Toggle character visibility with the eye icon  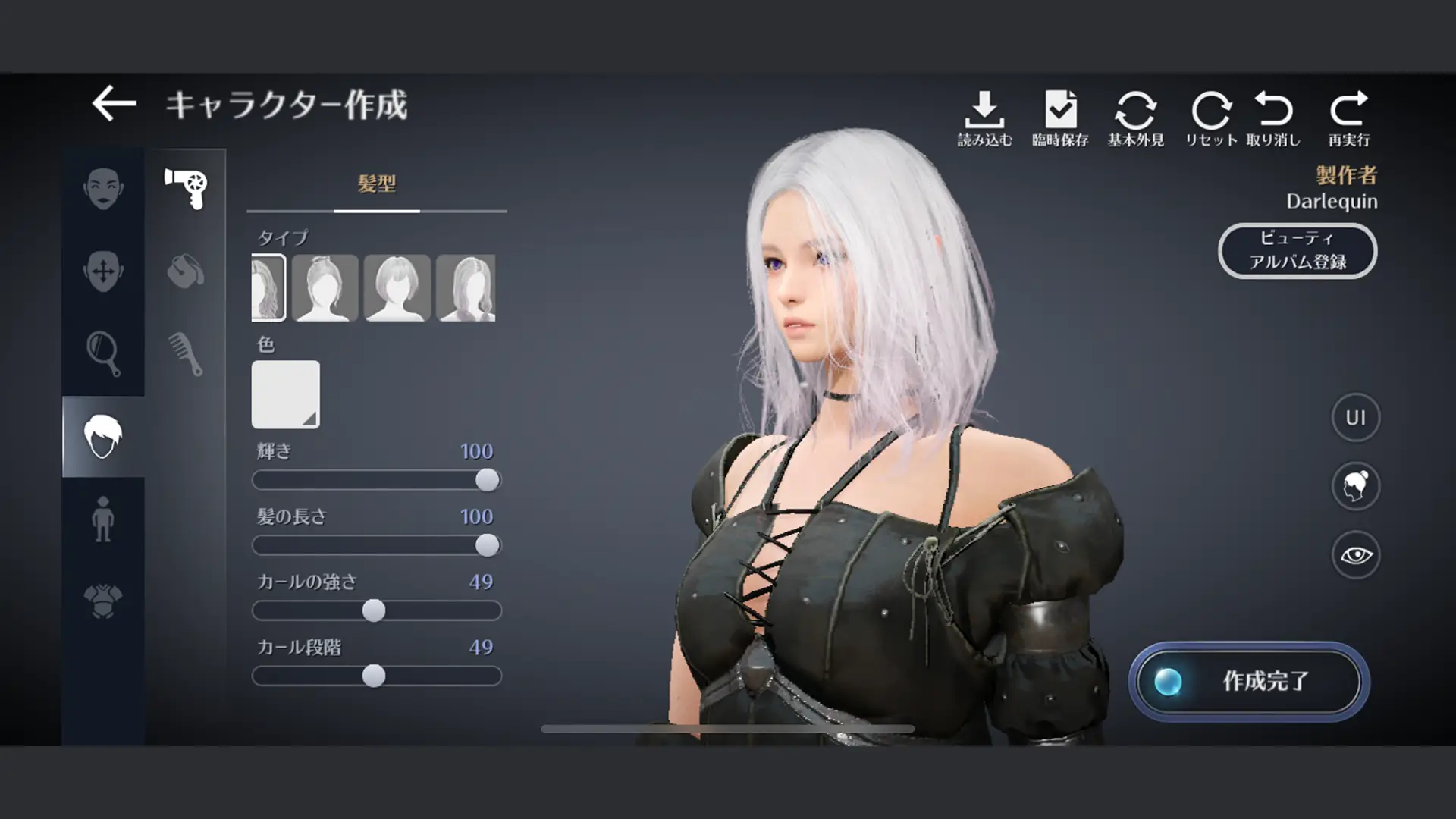tap(1355, 554)
